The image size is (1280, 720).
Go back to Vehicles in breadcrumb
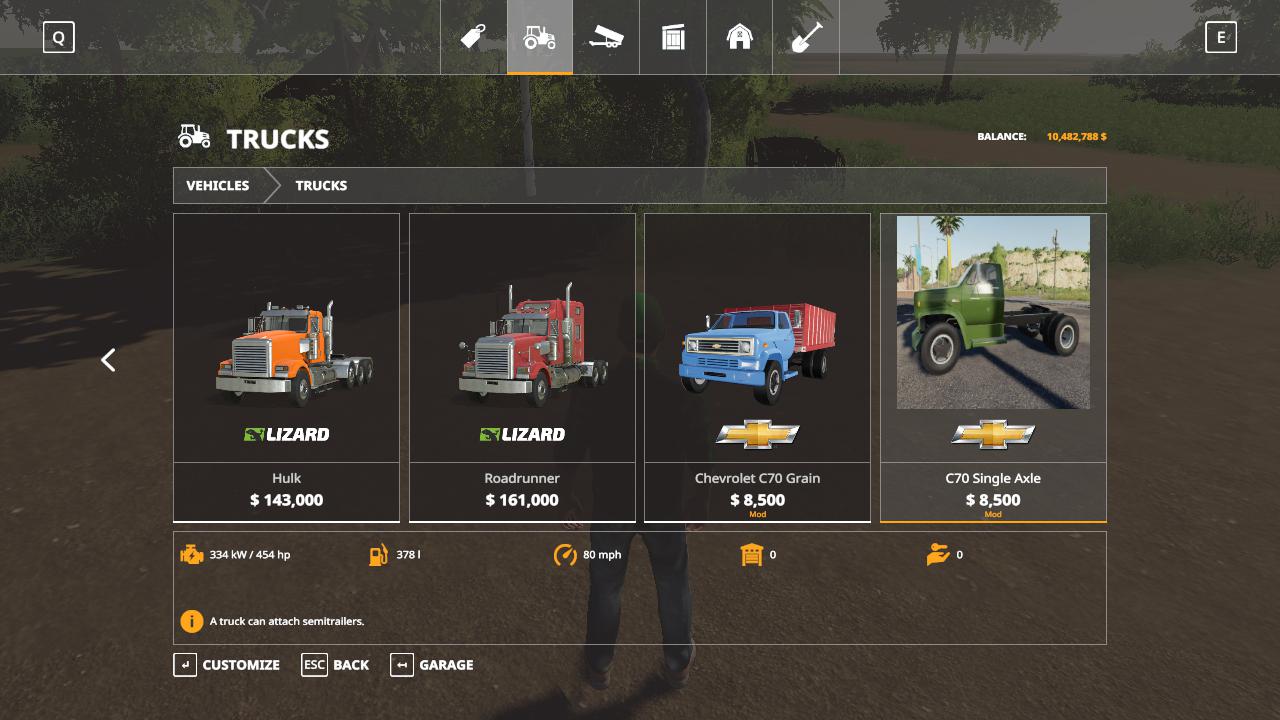(x=218, y=186)
